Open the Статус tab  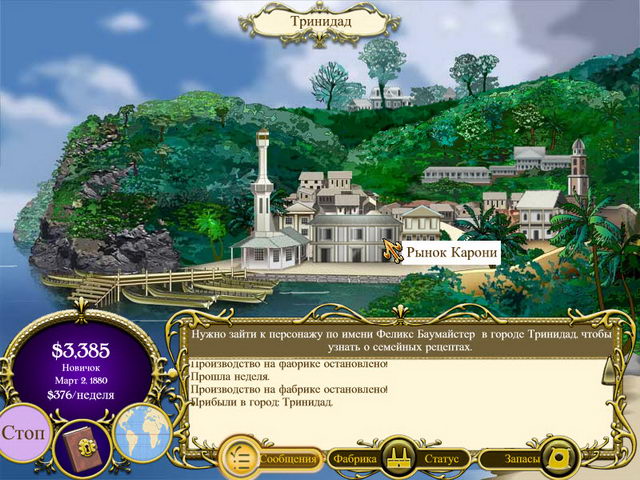point(441,460)
